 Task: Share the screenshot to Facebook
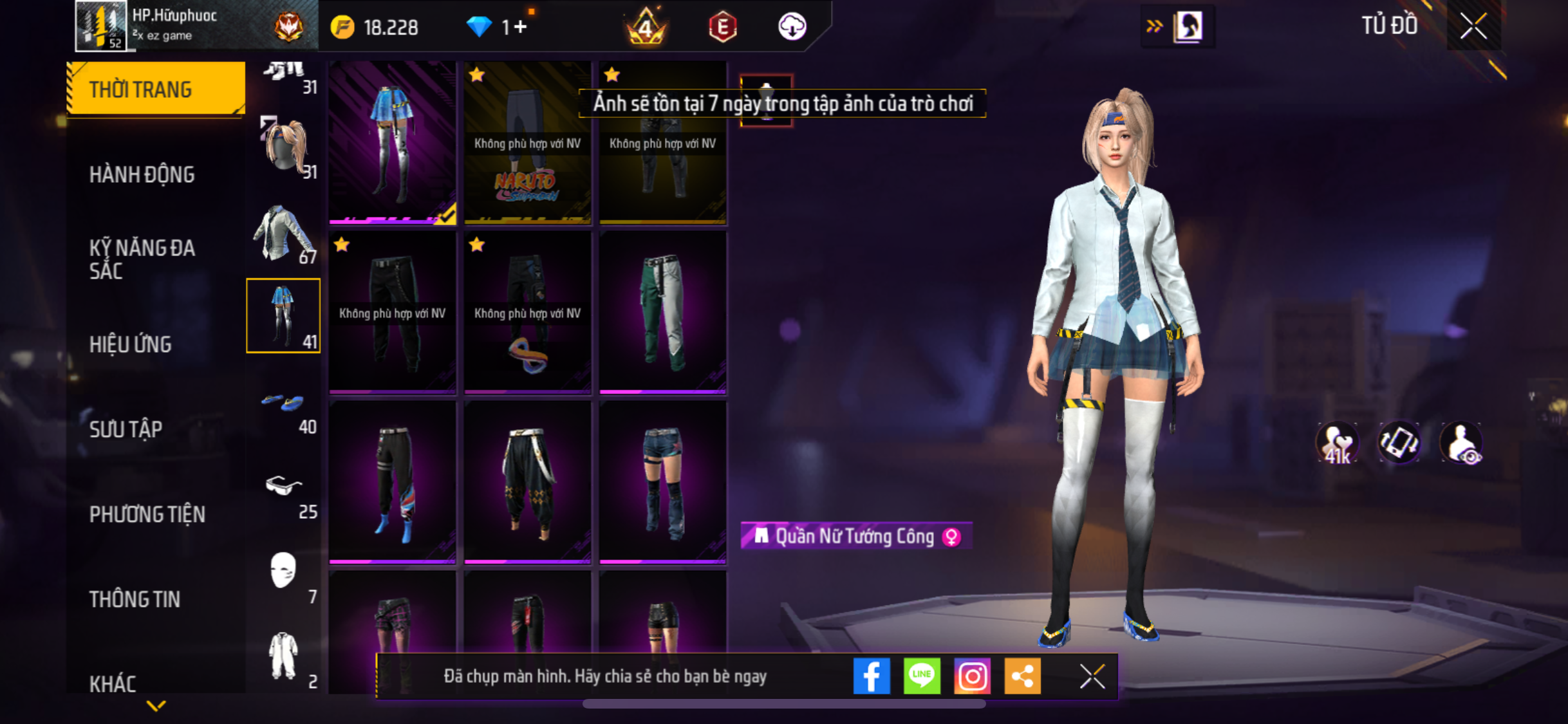point(871,676)
